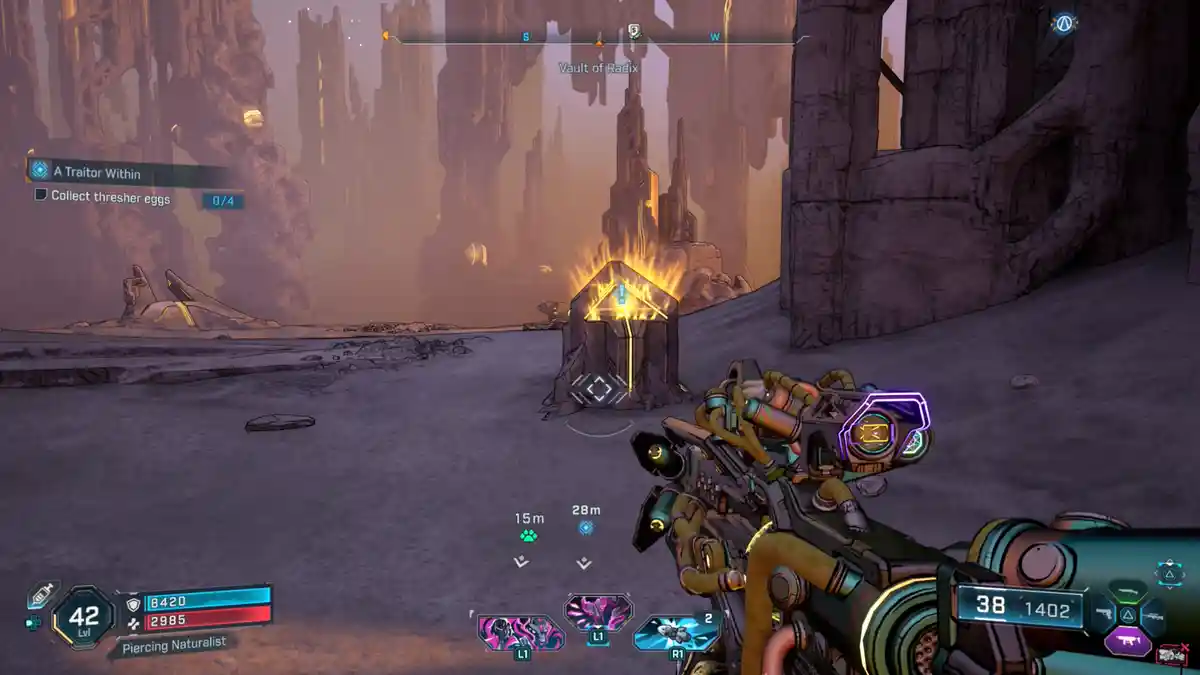This screenshot has height=675, width=1200.
Task: Open the A Traitor Within quest tracker
Action: tap(97, 173)
